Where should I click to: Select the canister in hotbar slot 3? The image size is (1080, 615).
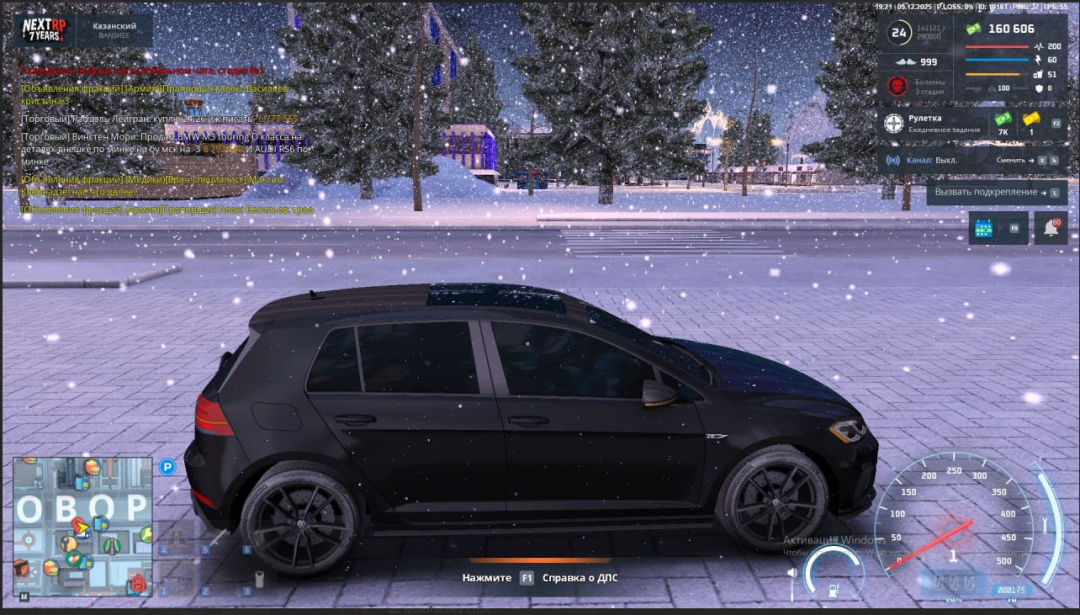[x=258, y=578]
